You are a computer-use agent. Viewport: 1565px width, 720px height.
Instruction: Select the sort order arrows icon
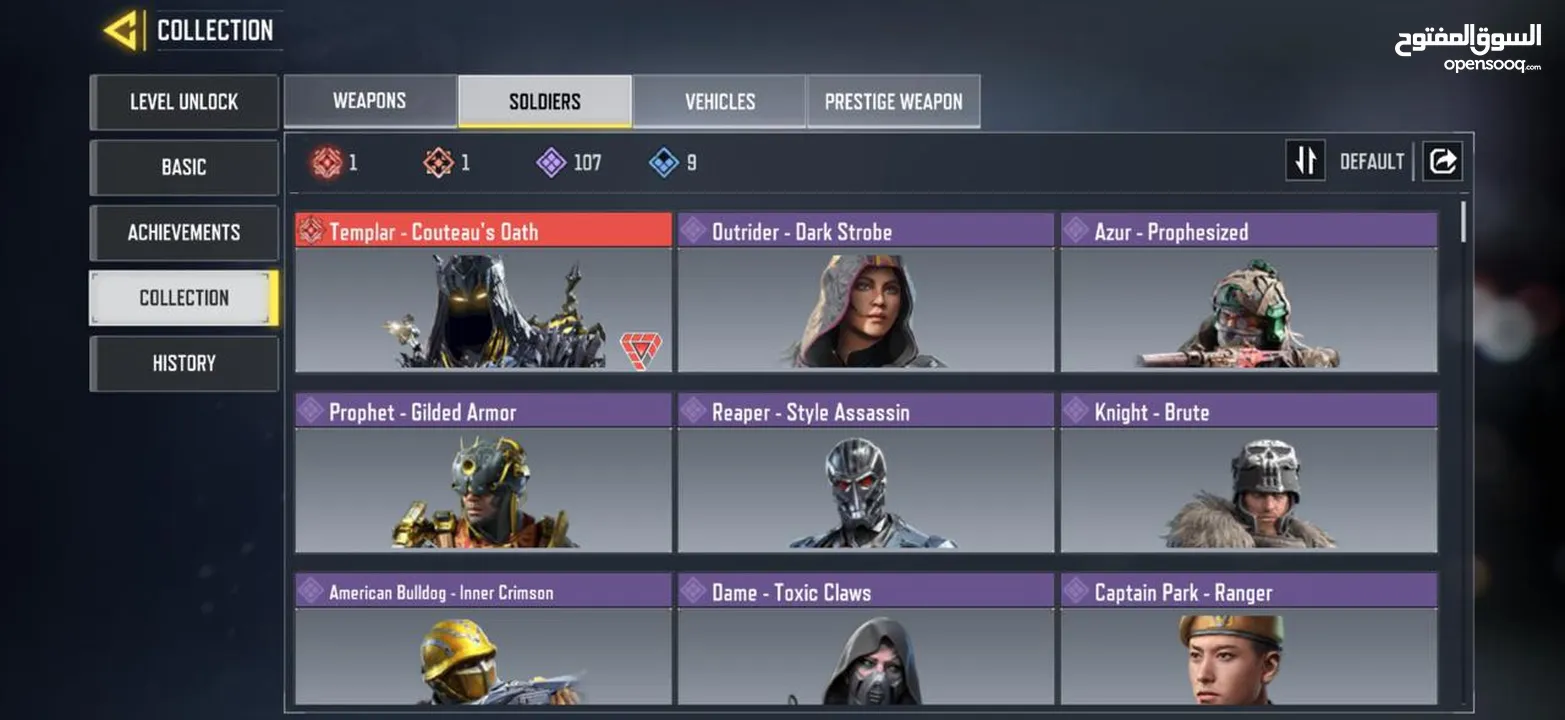(1305, 159)
